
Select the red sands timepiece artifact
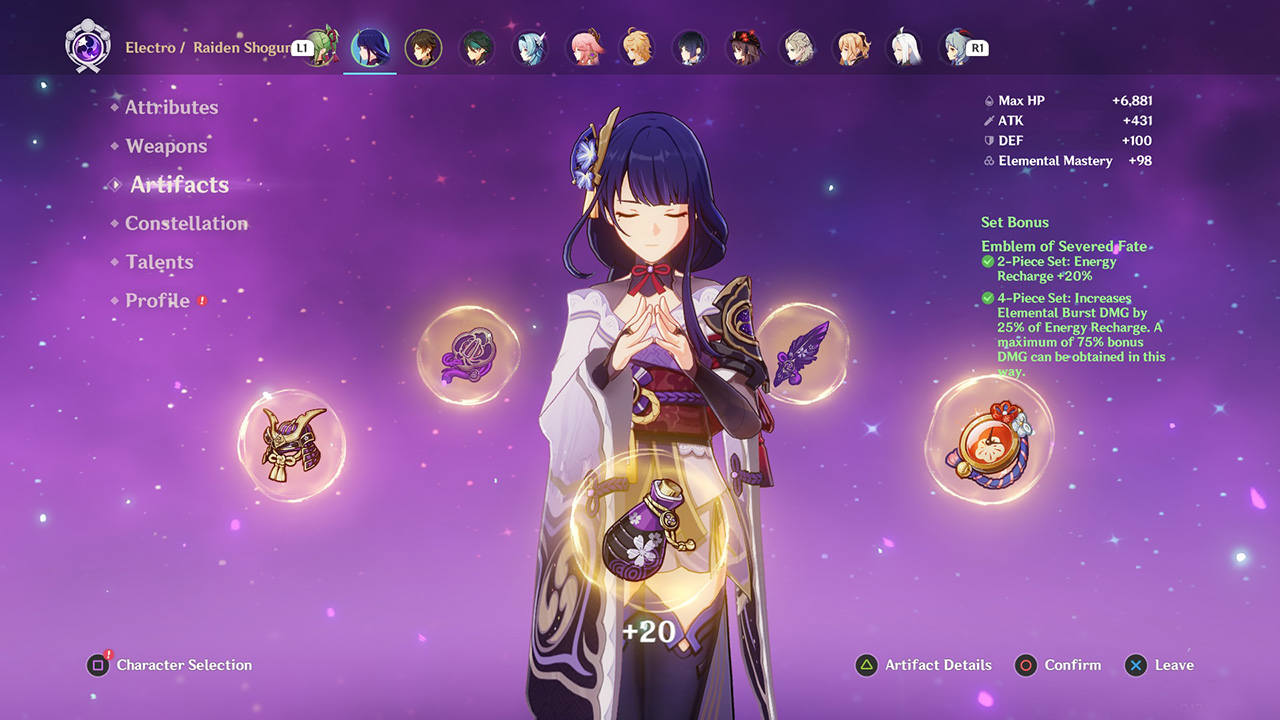989,439
